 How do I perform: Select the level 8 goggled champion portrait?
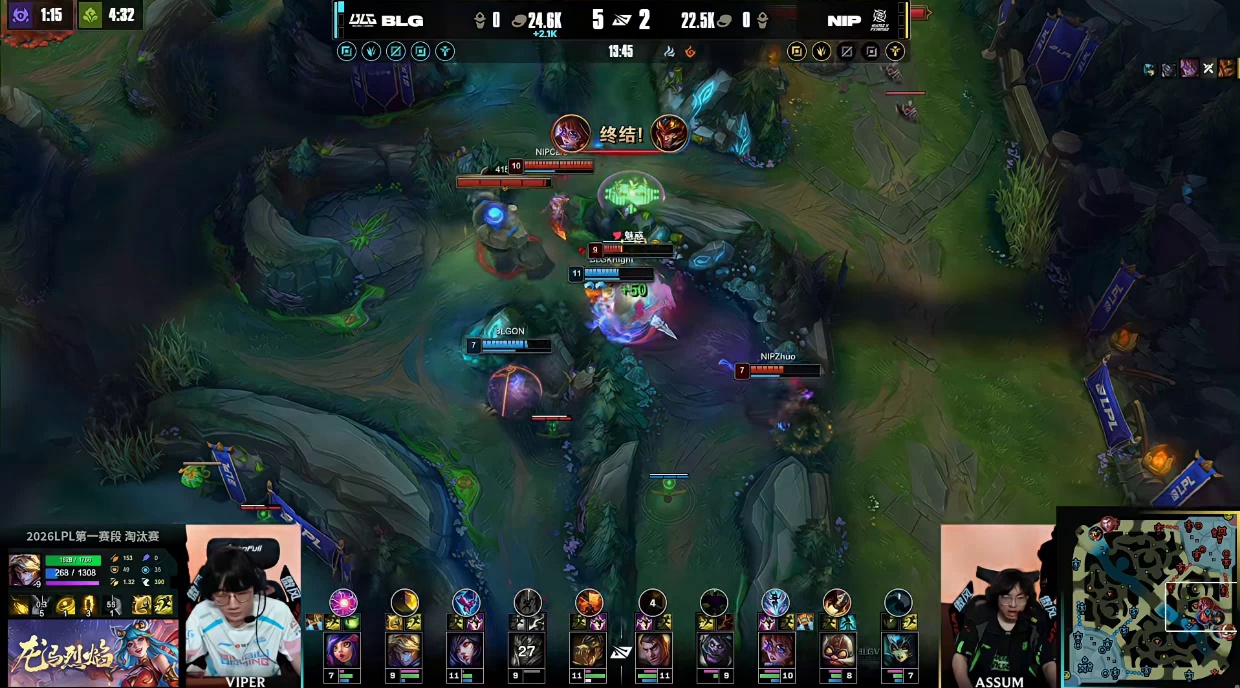837,650
